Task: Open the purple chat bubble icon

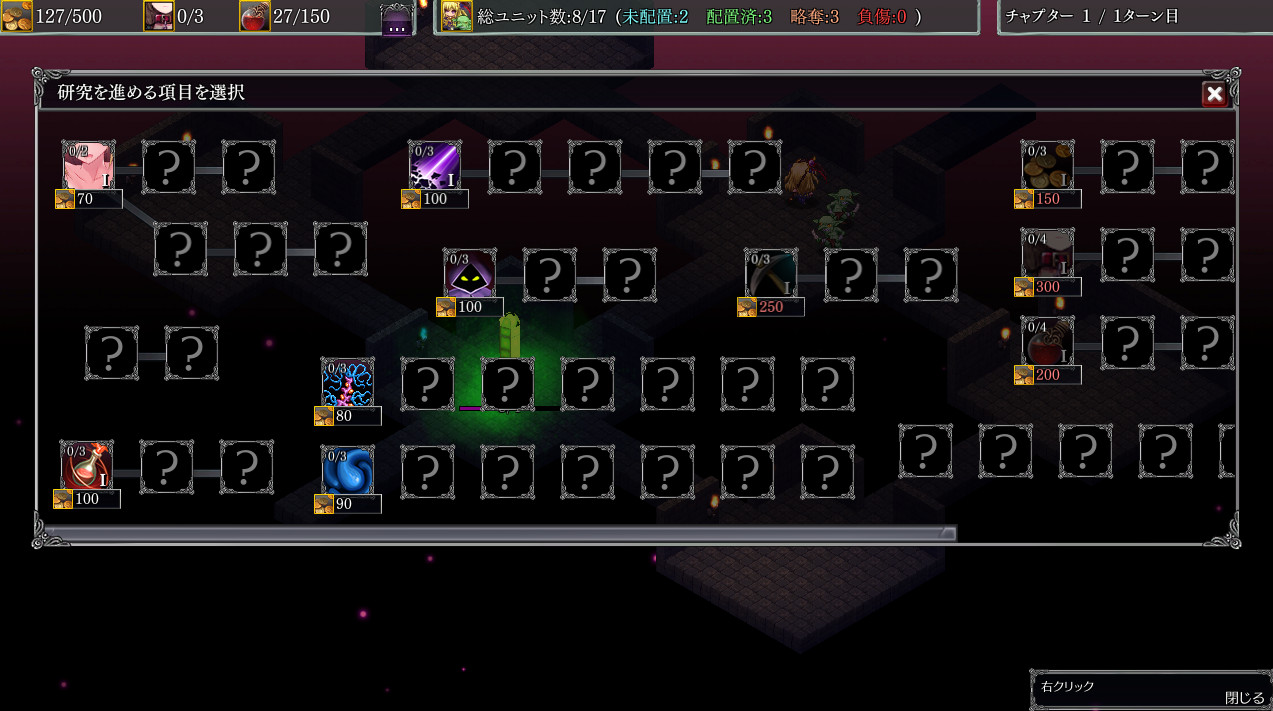Action: [x=397, y=21]
